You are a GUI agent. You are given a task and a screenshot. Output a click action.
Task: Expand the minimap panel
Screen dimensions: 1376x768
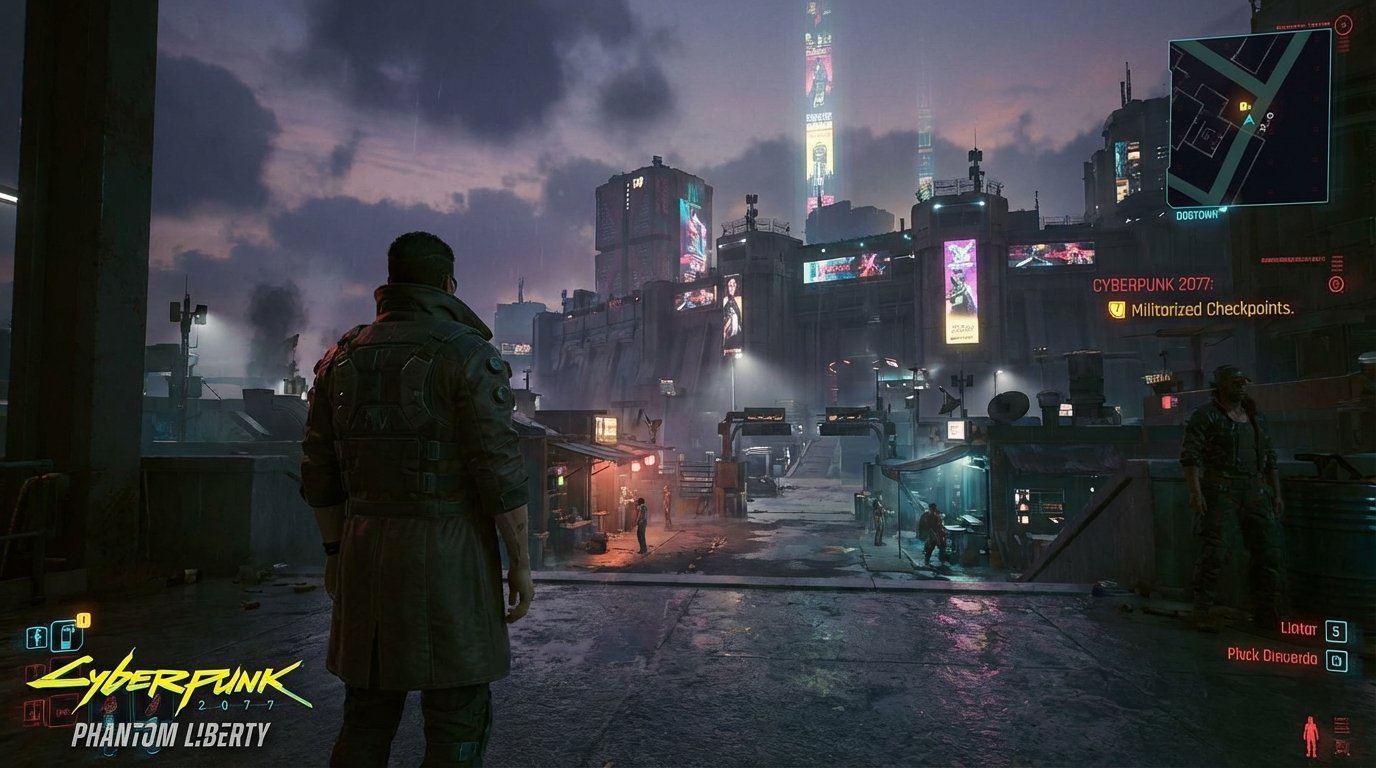tap(1245, 120)
